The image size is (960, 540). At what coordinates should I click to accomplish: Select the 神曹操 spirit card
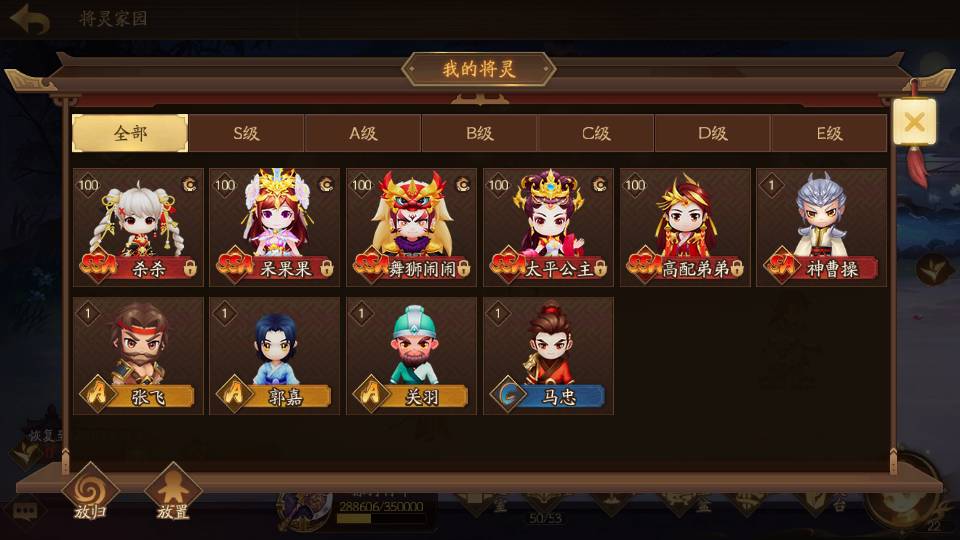point(821,227)
